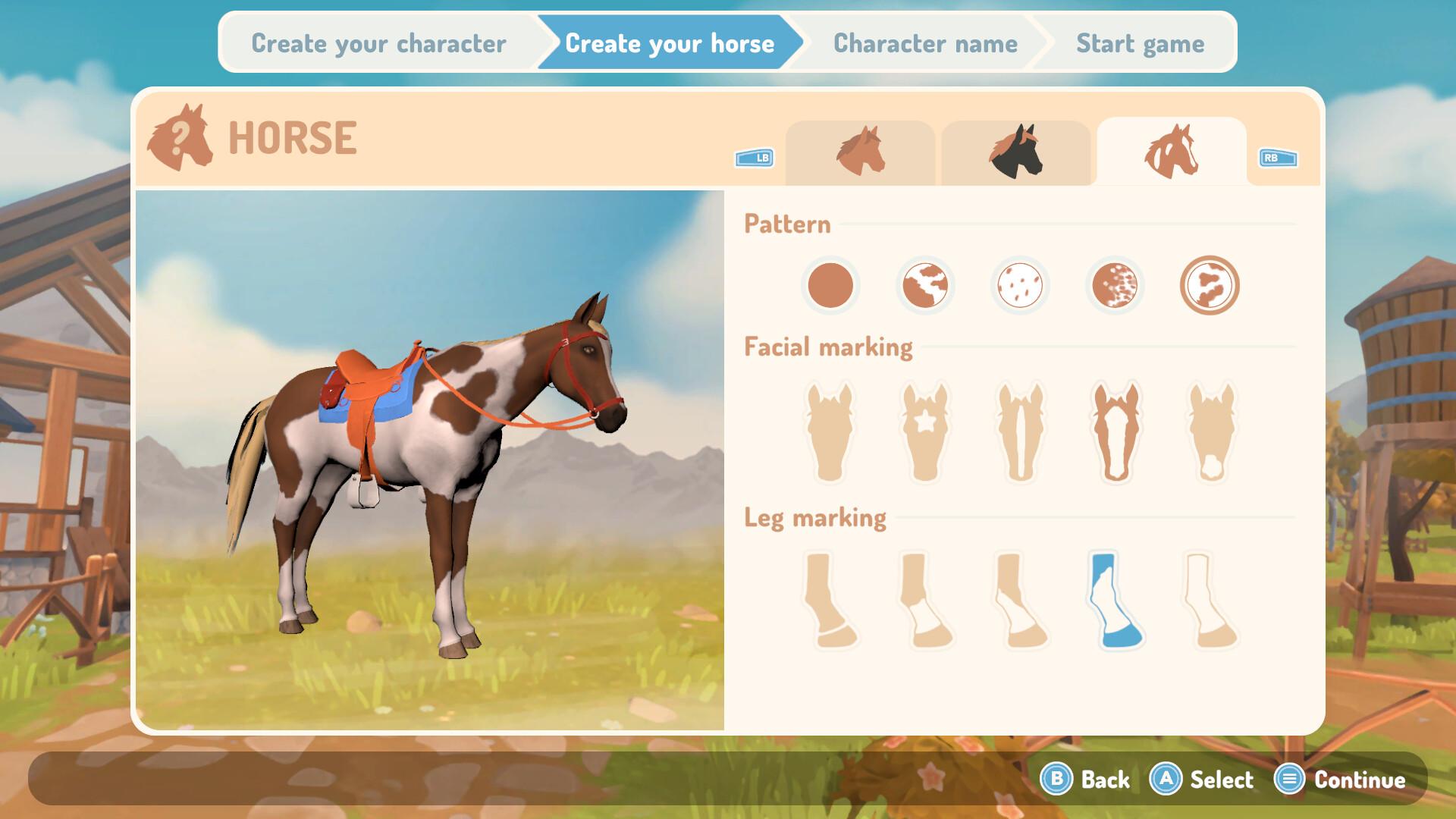Viewport: 1456px width, 819px height.
Task: Choose the highlighted blue sock leg marking
Action: [x=1115, y=599]
